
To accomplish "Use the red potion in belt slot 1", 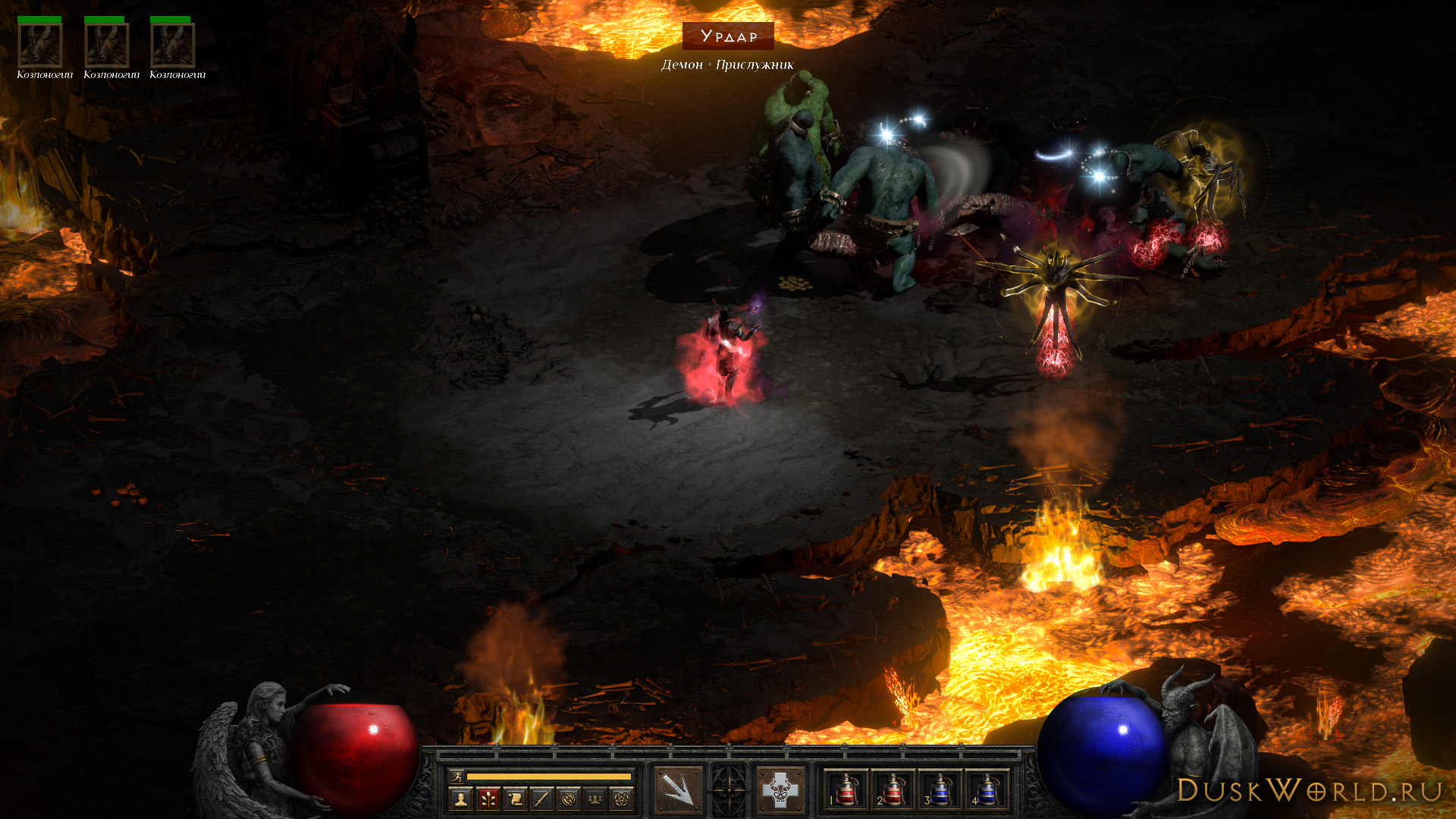I will [x=846, y=790].
